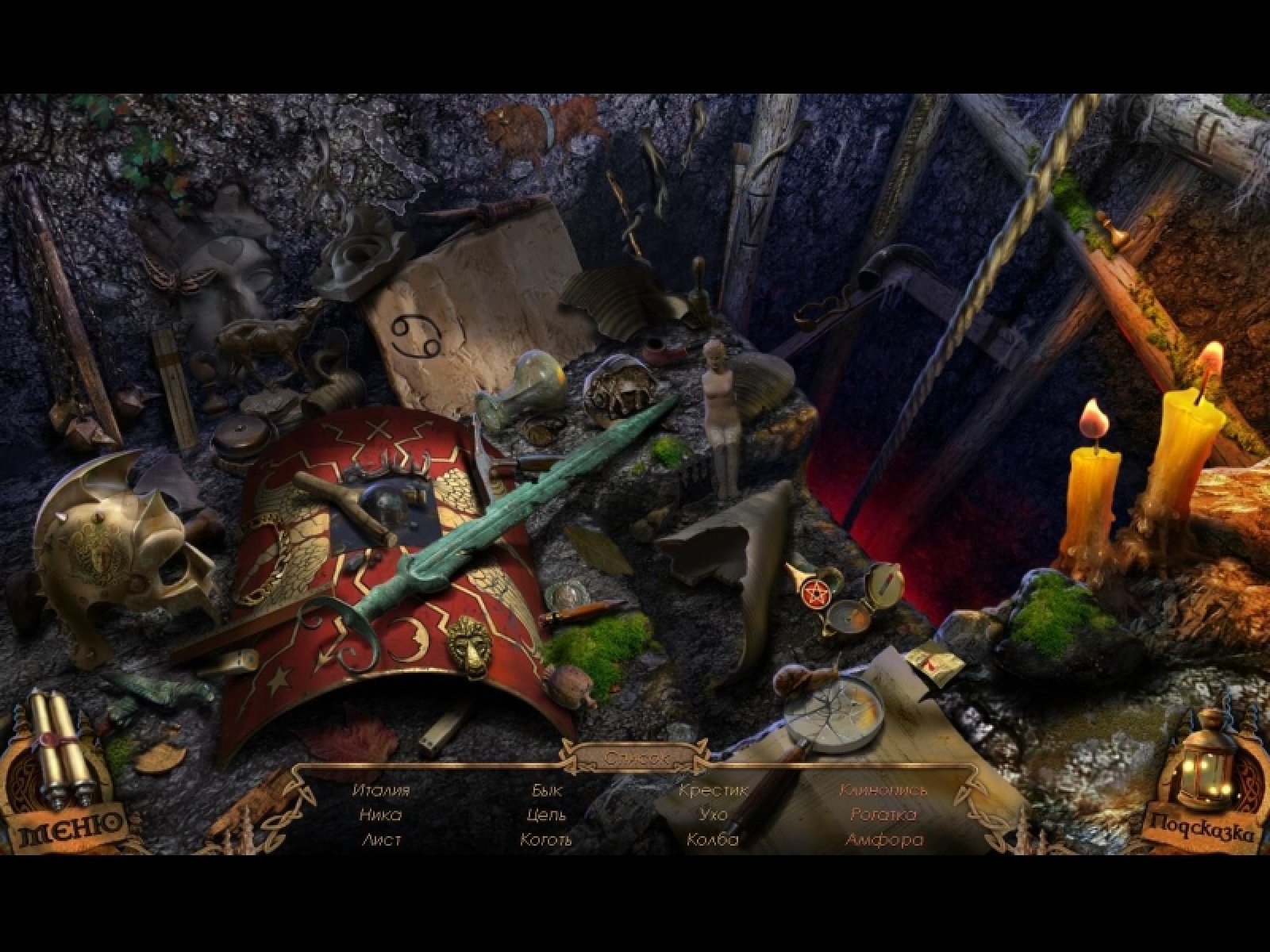Select the Коготь word in the list
This screenshot has width=1270, height=952.
pyautogui.click(x=545, y=839)
